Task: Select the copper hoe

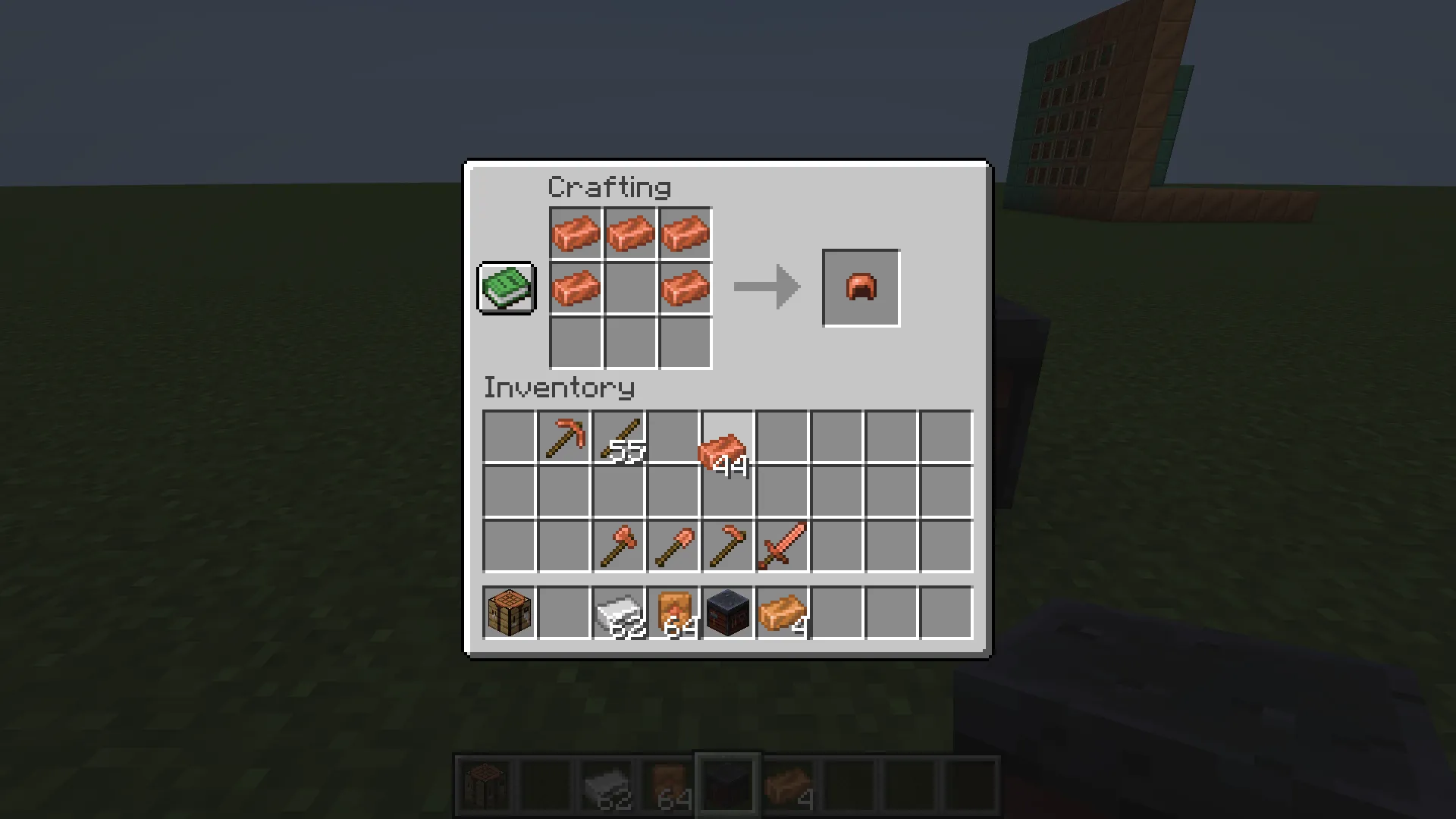Action: [727, 547]
